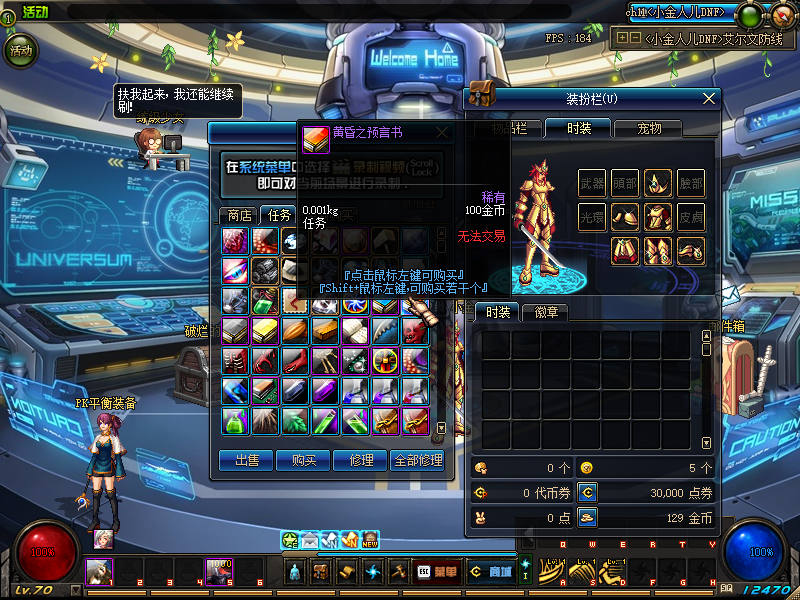
Task: Click the 修理 (Repair) button
Action: [360, 460]
